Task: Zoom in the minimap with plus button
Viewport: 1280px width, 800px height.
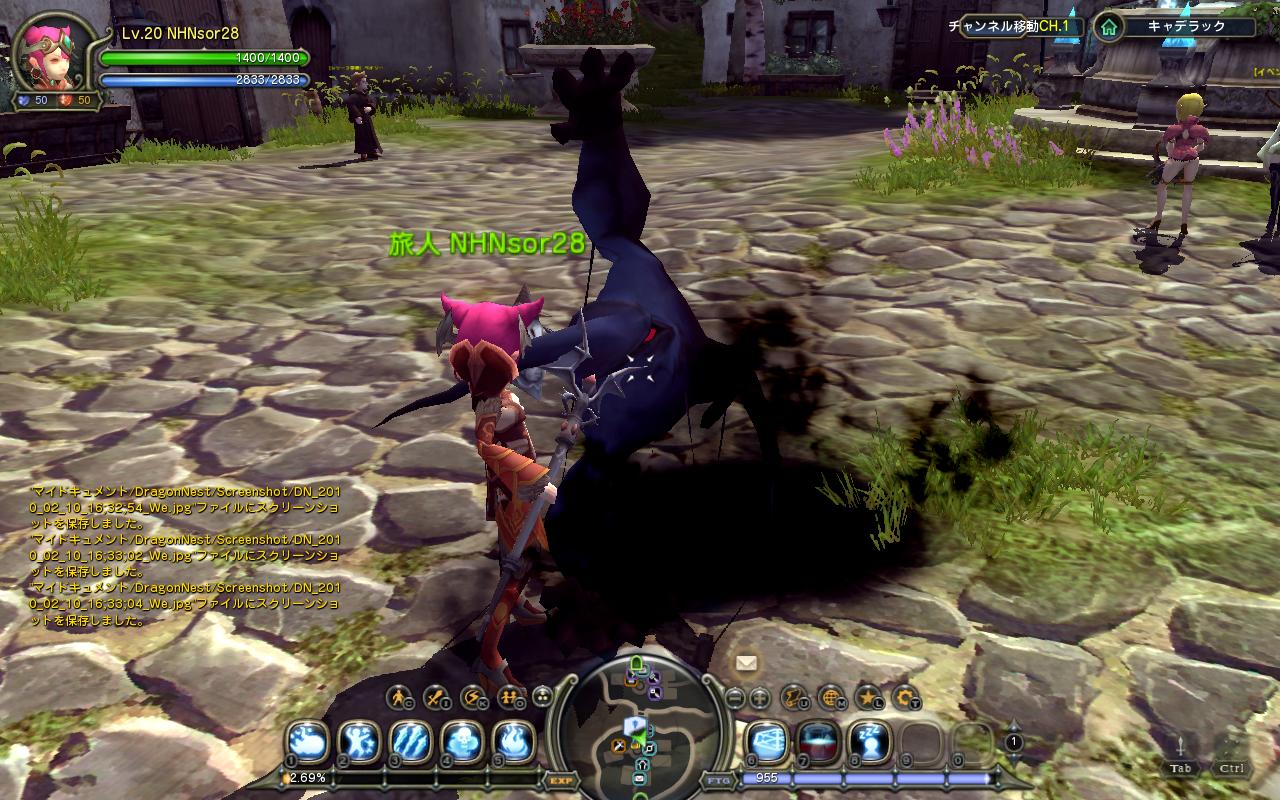Action: pyautogui.click(x=759, y=697)
